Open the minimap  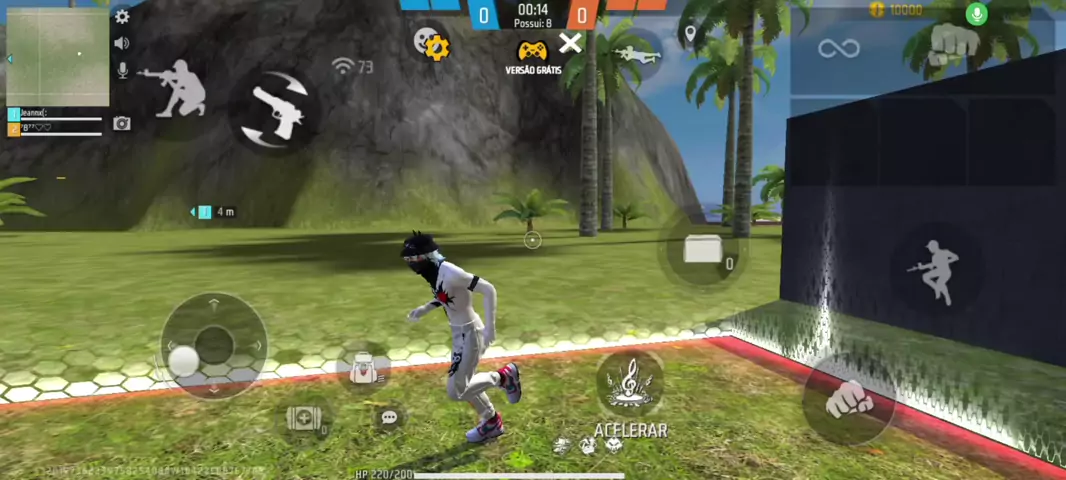pos(57,57)
